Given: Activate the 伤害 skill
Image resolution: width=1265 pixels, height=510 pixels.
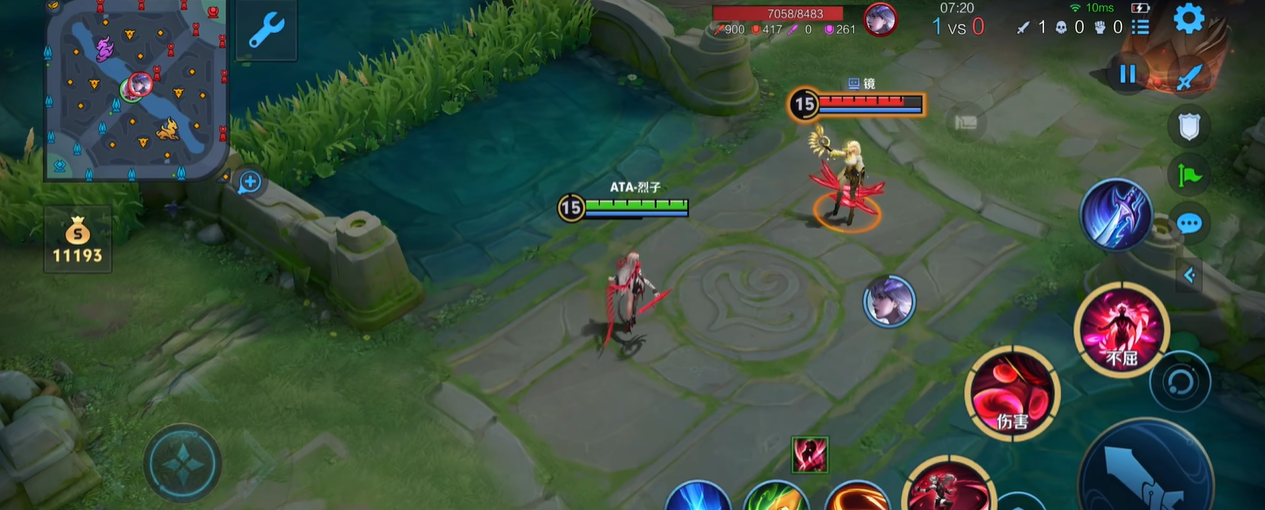Looking at the screenshot, I should [1012, 392].
